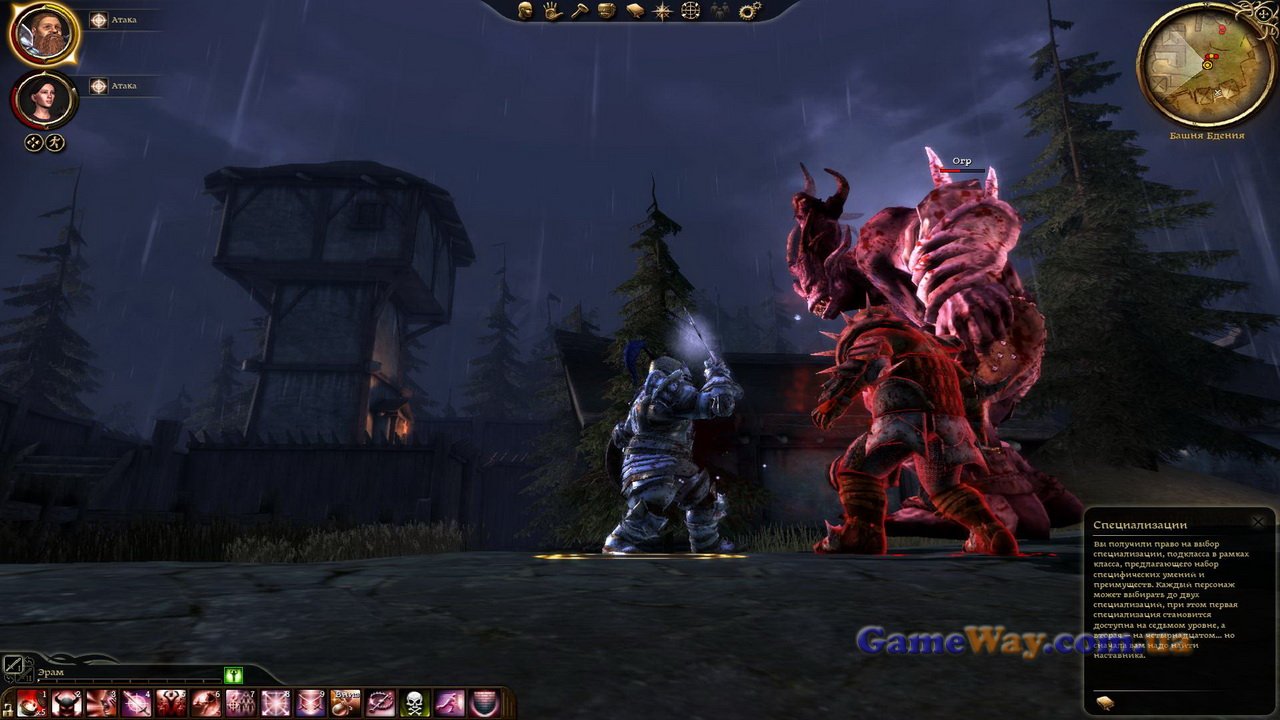Open the codex book icon in tutorial popup
1280x720 pixels.
[1105, 702]
